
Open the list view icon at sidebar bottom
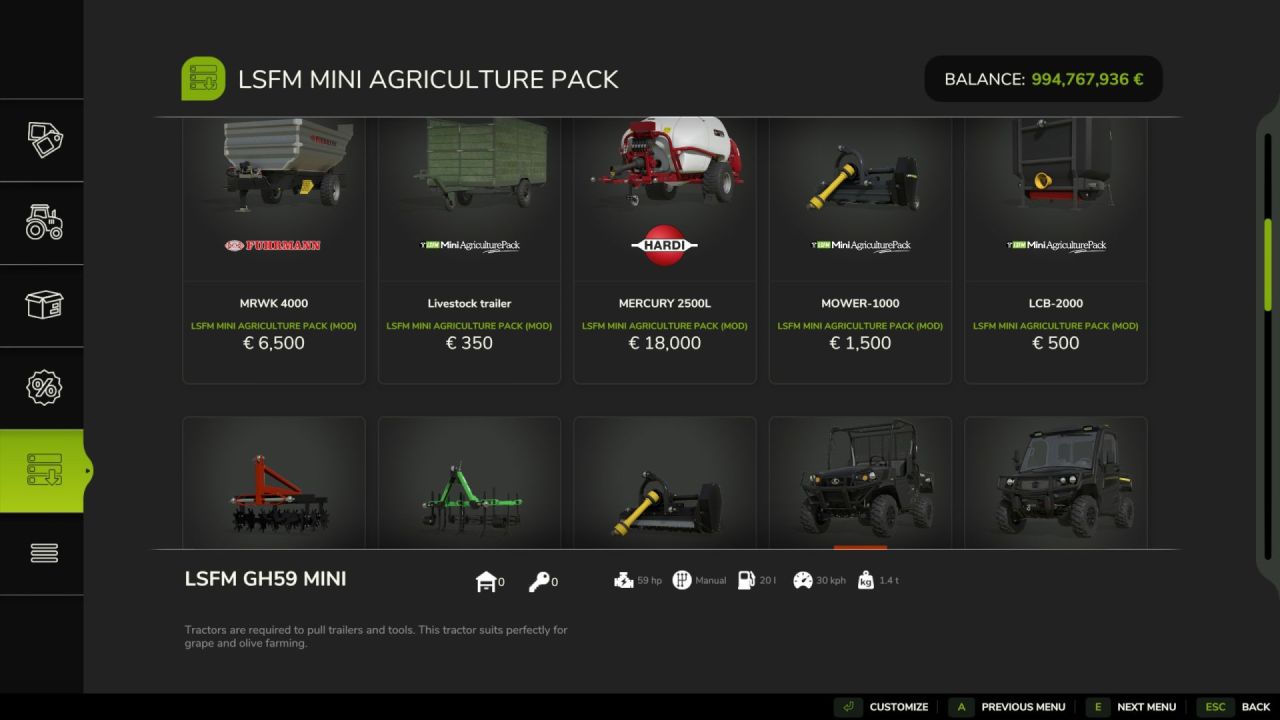[42, 552]
